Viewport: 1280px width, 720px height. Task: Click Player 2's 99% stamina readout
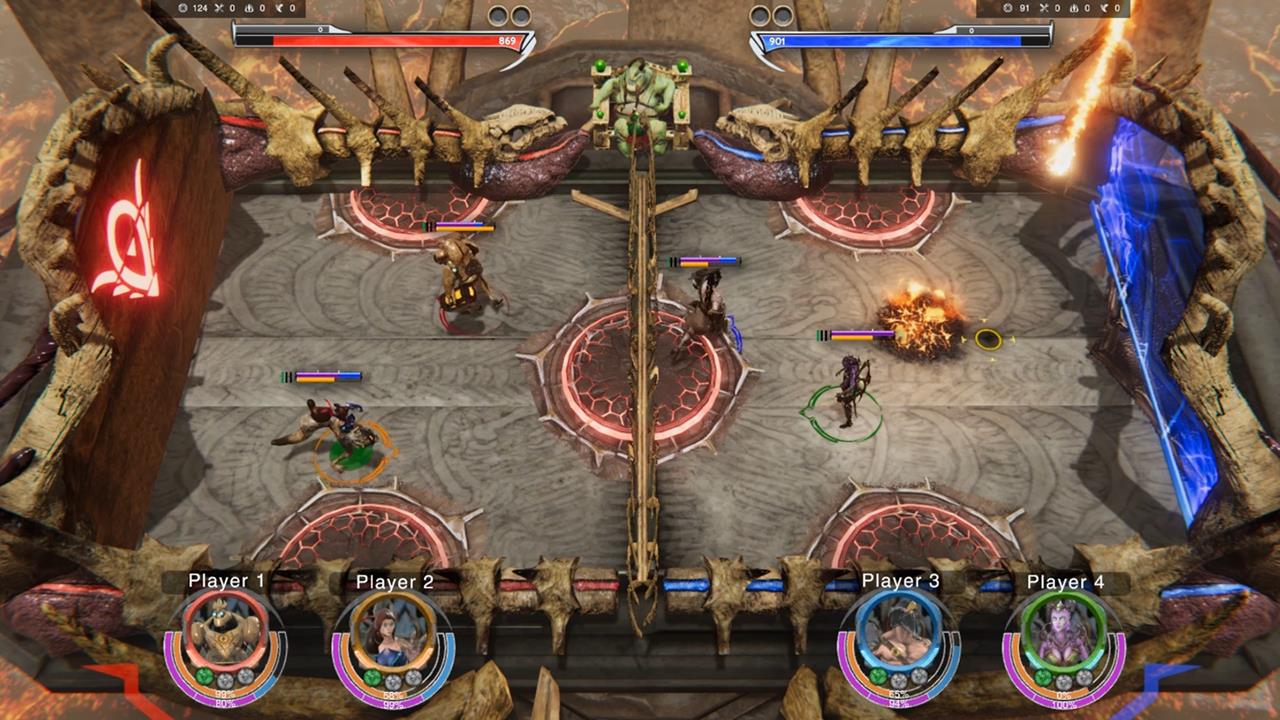click(x=395, y=703)
